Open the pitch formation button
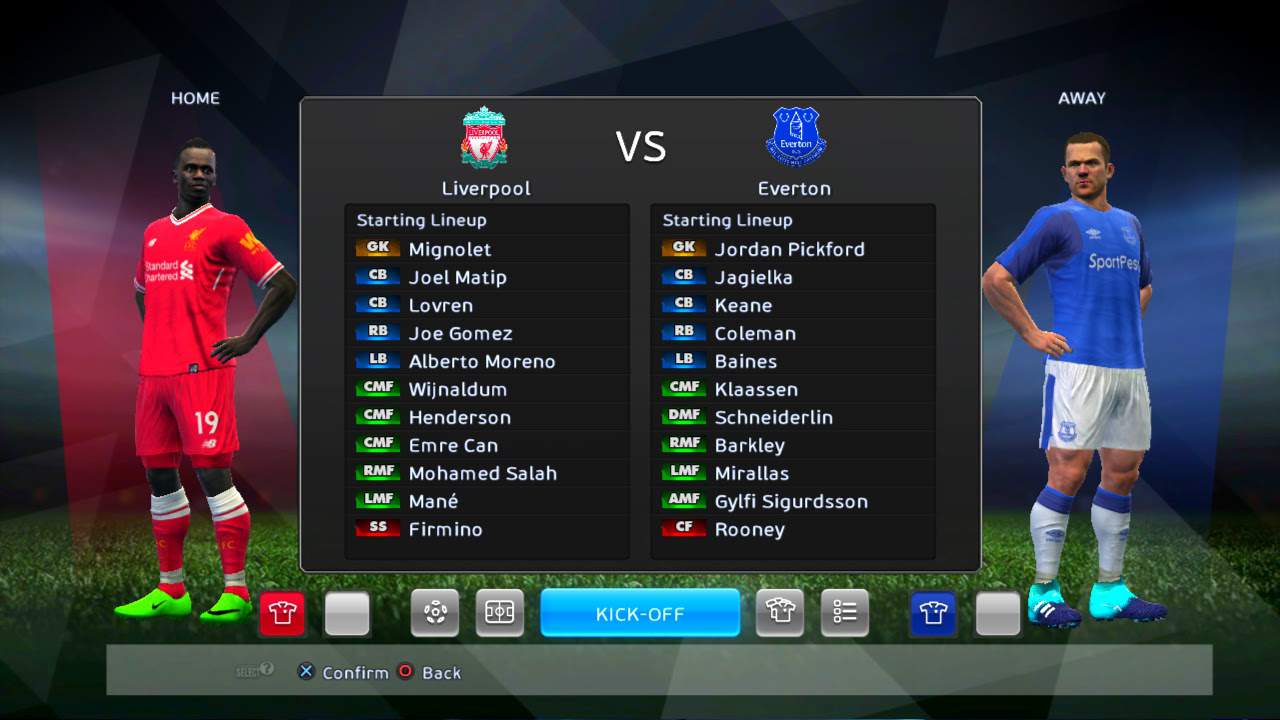The height and width of the screenshot is (720, 1280). (499, 613)
